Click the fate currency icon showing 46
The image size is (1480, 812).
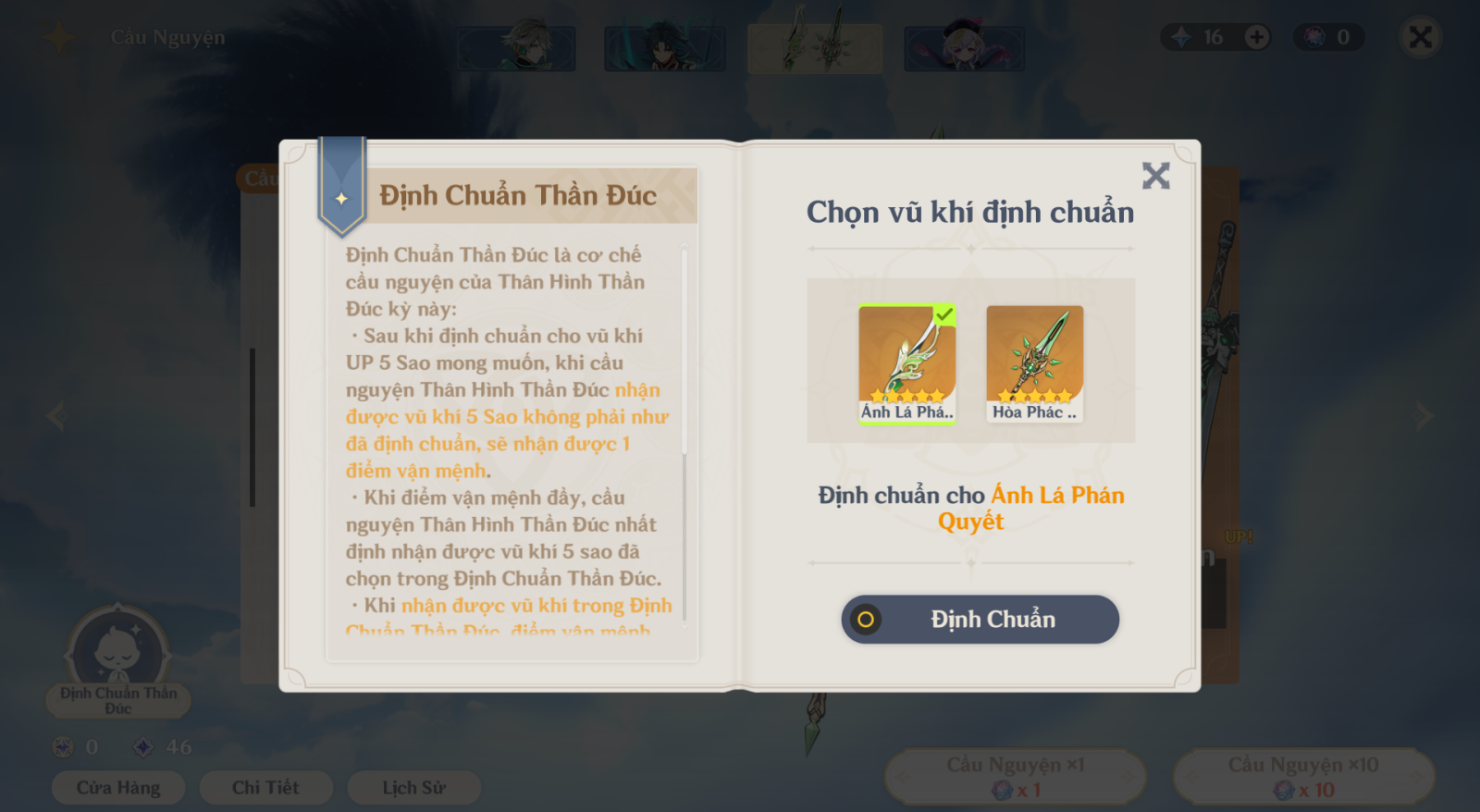coord(144,746)
